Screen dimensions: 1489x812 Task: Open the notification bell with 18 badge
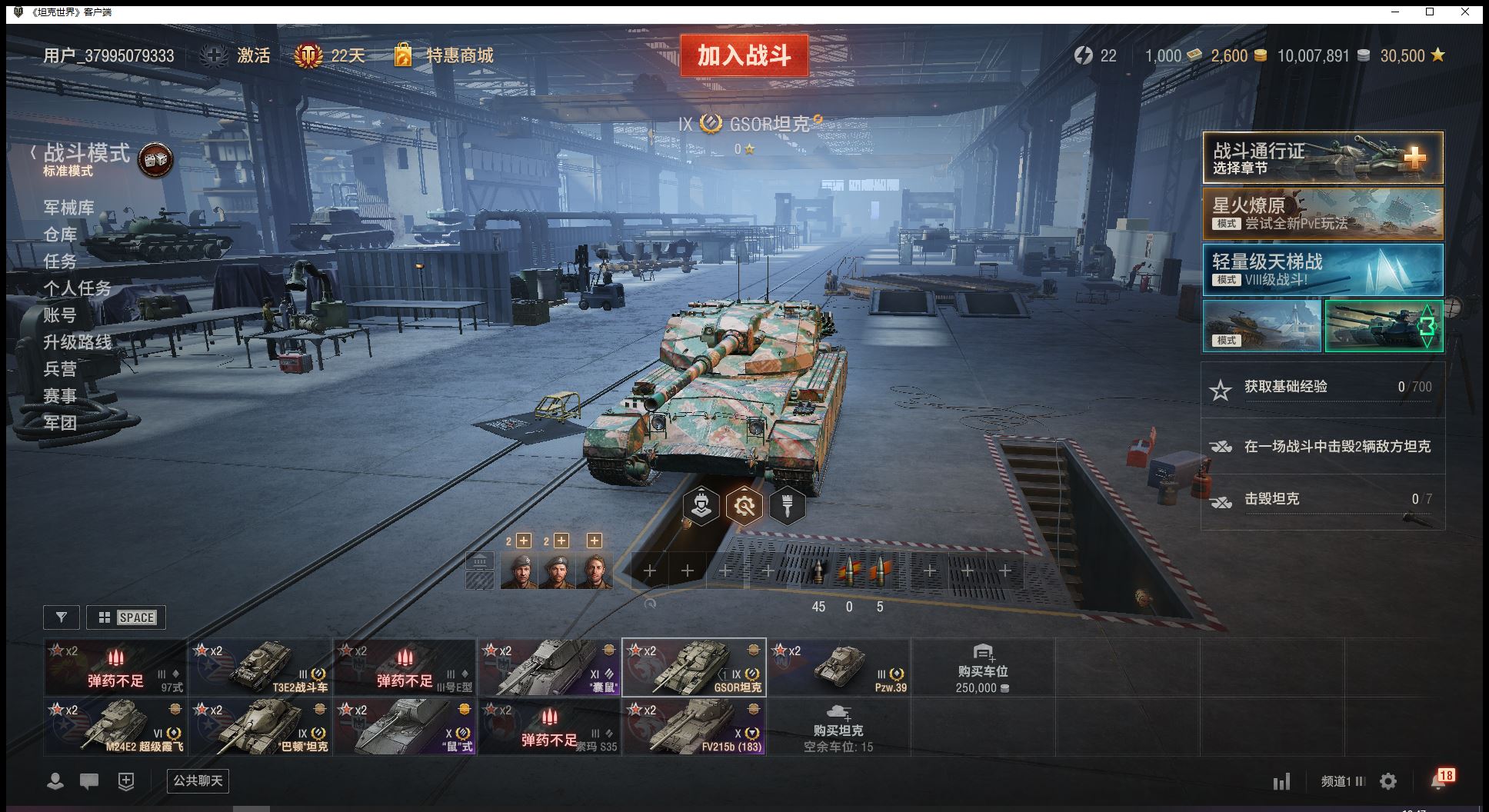click(1439, 781)
